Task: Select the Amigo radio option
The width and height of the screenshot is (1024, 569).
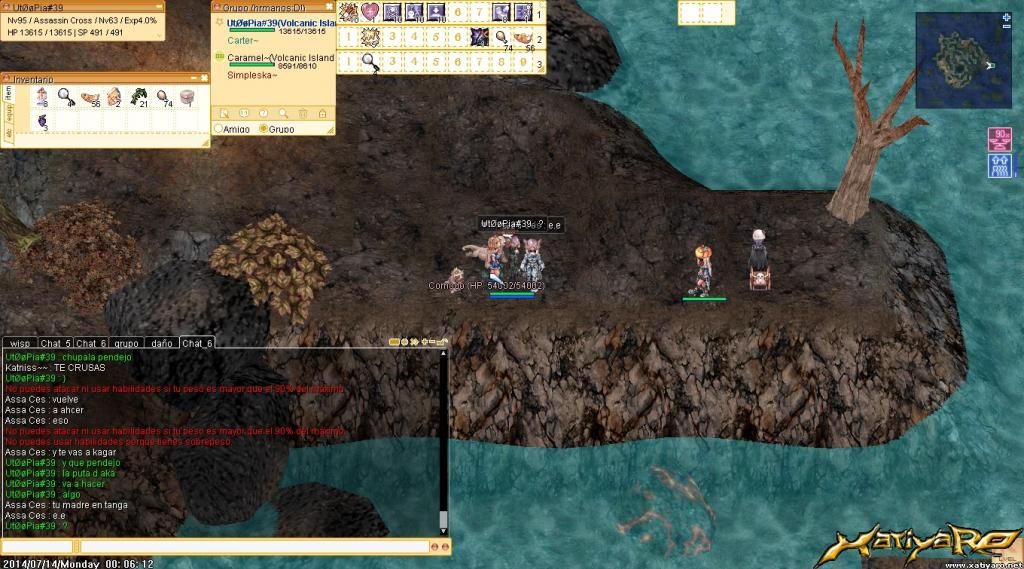Action: click(219, 129)
